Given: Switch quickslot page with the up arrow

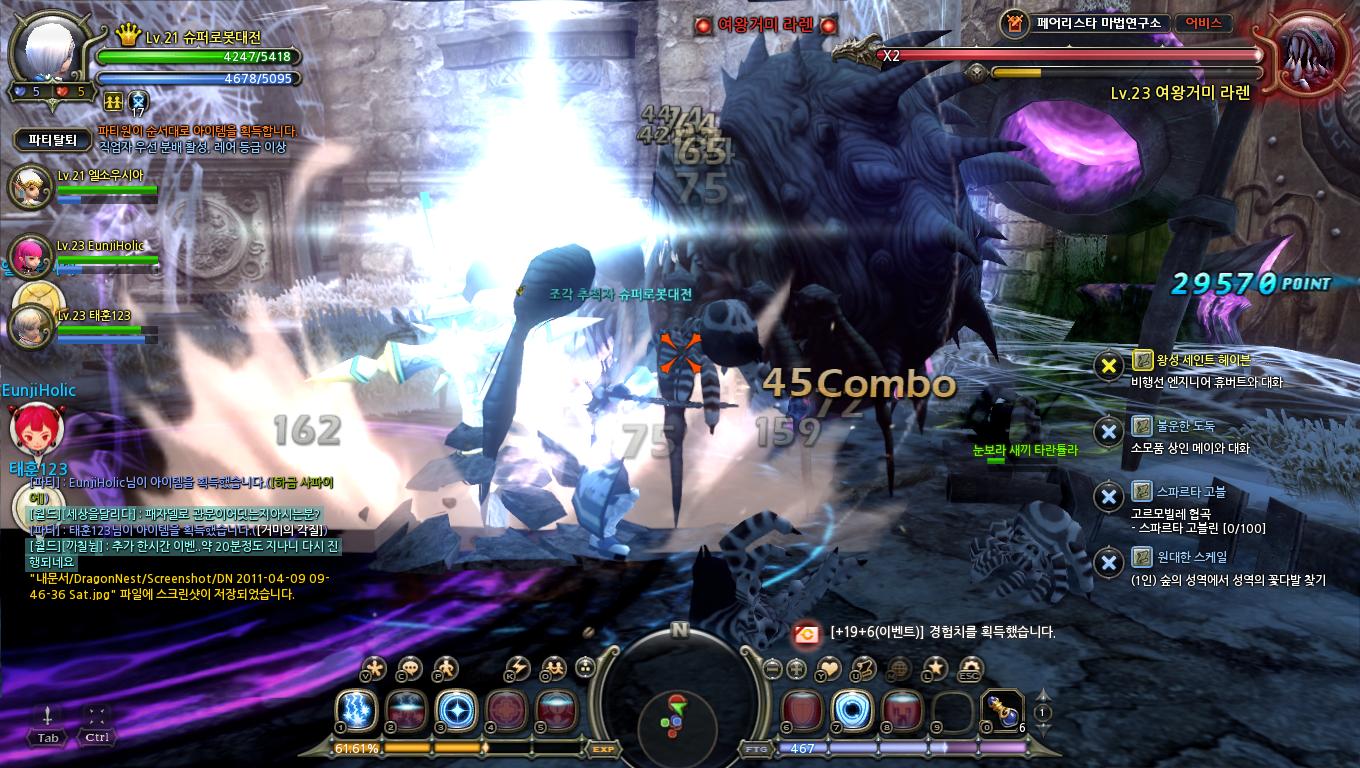Looking at the screenshot, I should click(x=1042, y=694).
